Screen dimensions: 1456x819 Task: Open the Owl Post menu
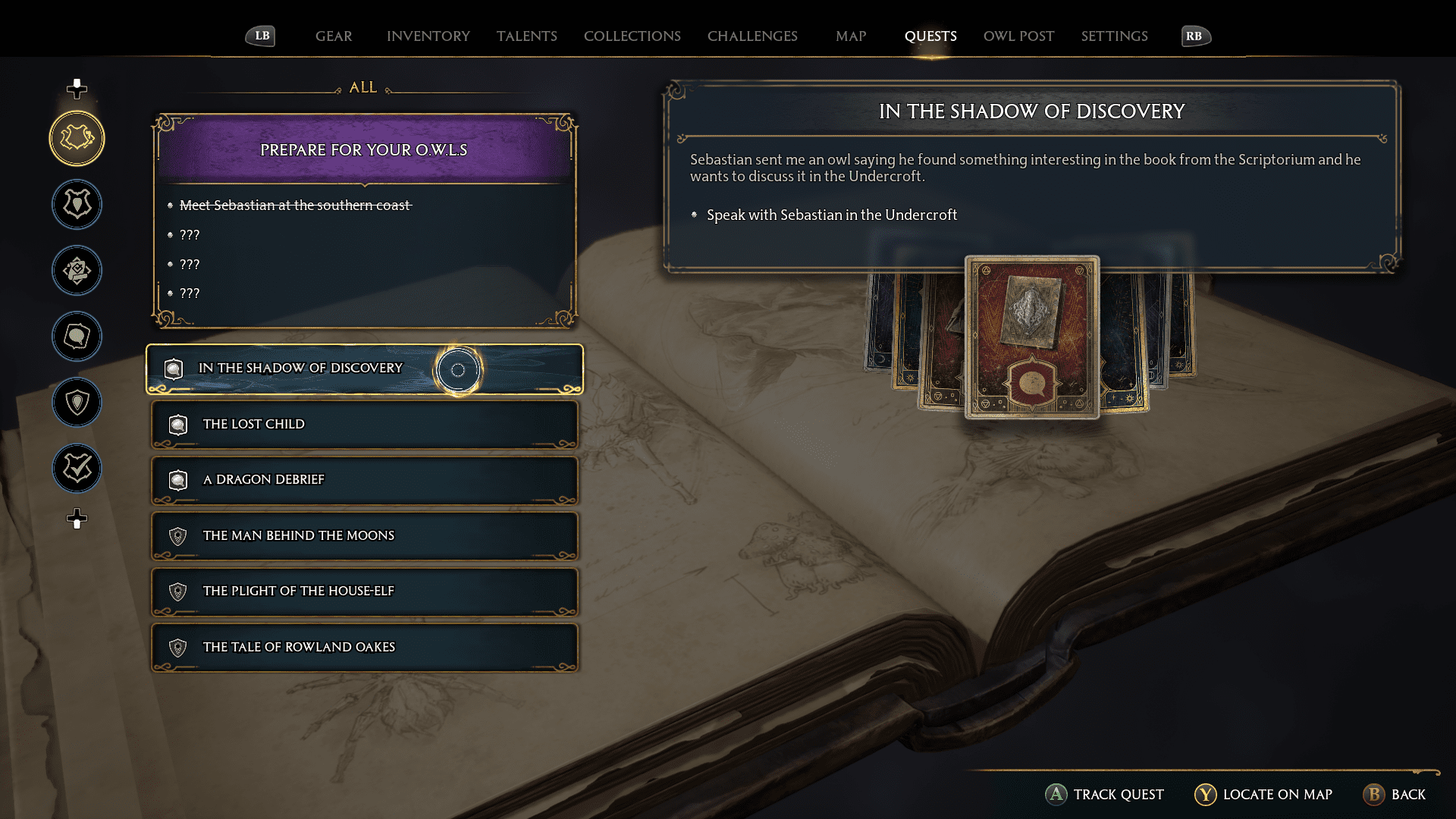(1018, 36)
